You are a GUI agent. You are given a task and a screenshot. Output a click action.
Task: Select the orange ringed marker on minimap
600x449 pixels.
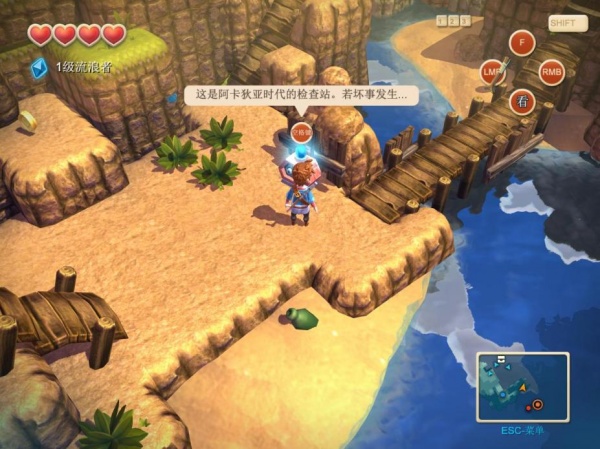coord(538,404)
